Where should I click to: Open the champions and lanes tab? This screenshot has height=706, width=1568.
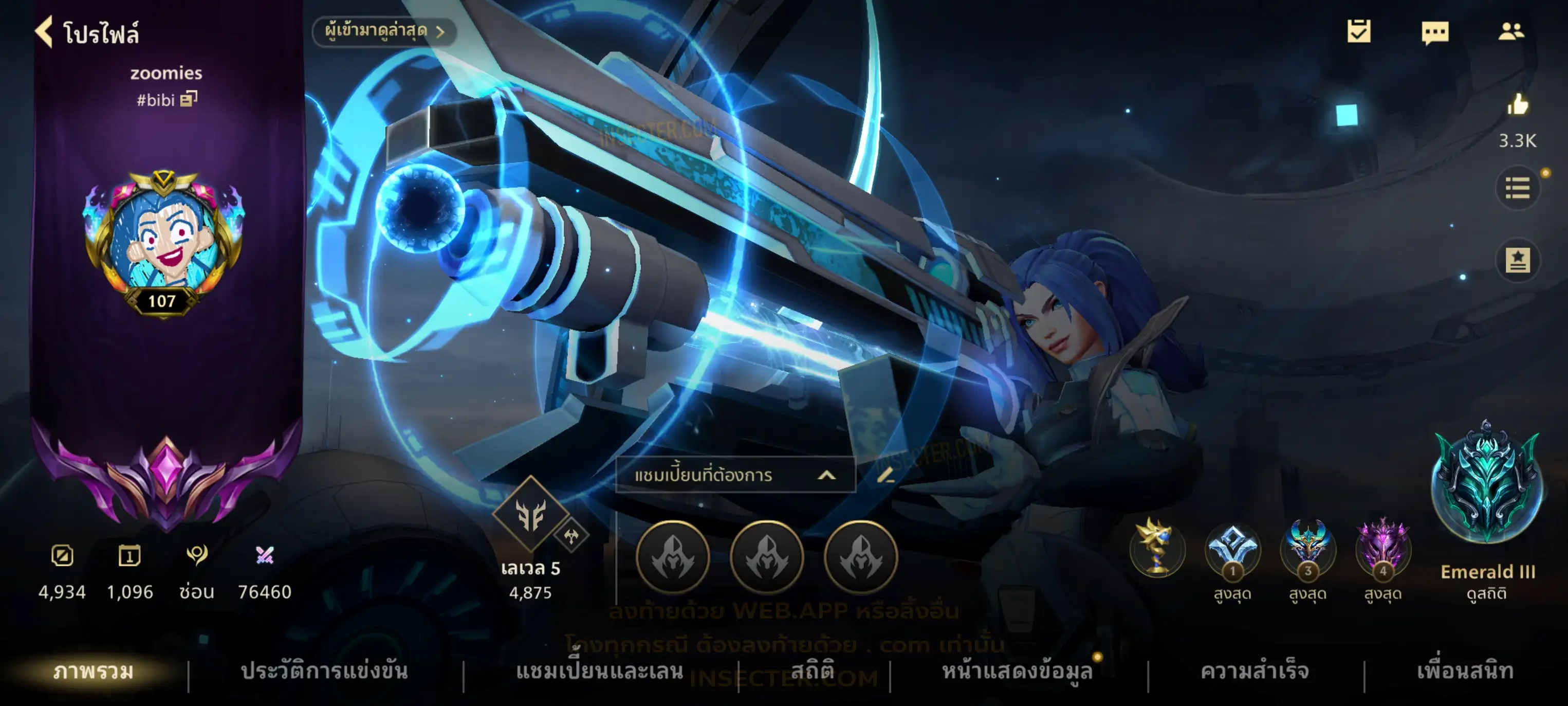600,671
